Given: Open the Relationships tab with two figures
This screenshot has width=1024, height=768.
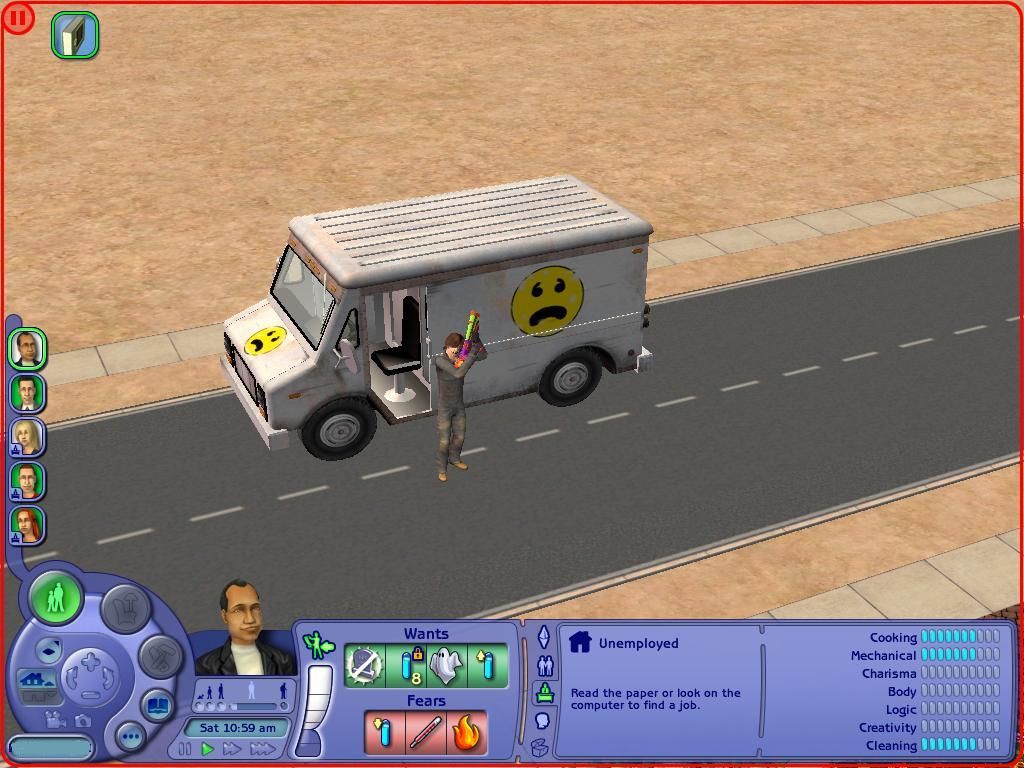Looking at the screenshot, I should click(x=544, y=665).
